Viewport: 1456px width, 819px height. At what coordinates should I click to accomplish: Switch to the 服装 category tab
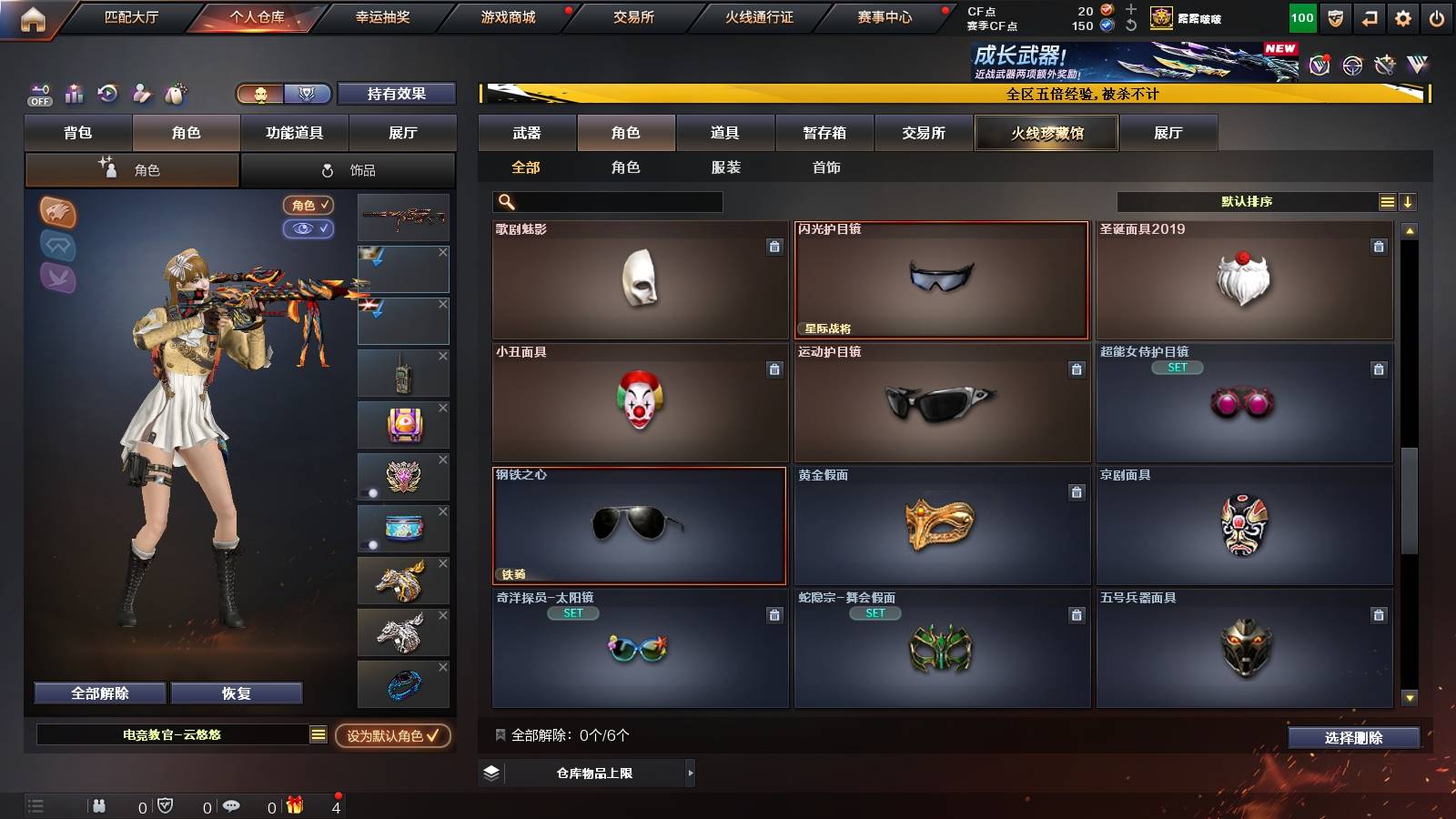coord(728,167)
